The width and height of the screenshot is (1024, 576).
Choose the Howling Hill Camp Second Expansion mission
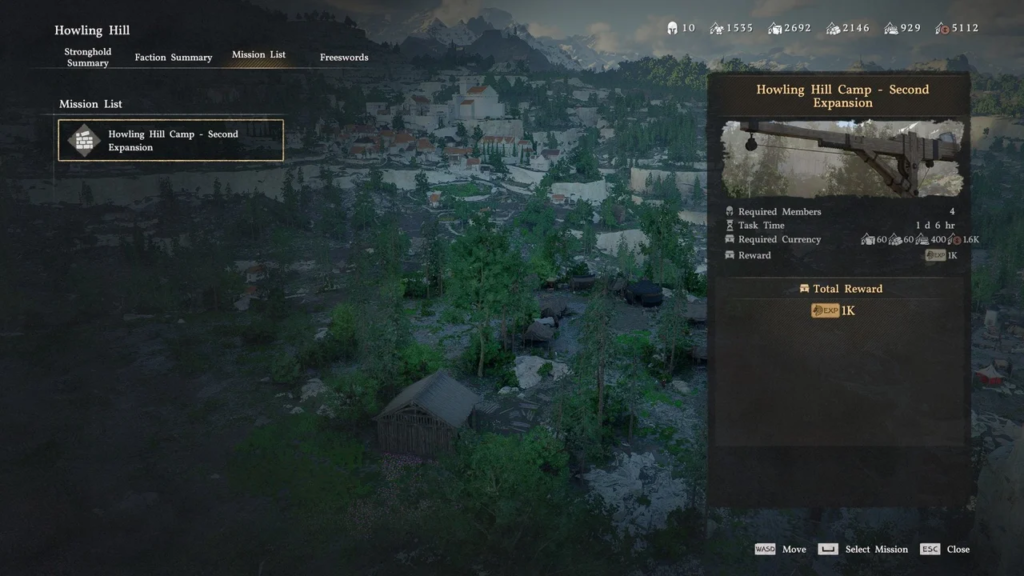pos(171,141)
